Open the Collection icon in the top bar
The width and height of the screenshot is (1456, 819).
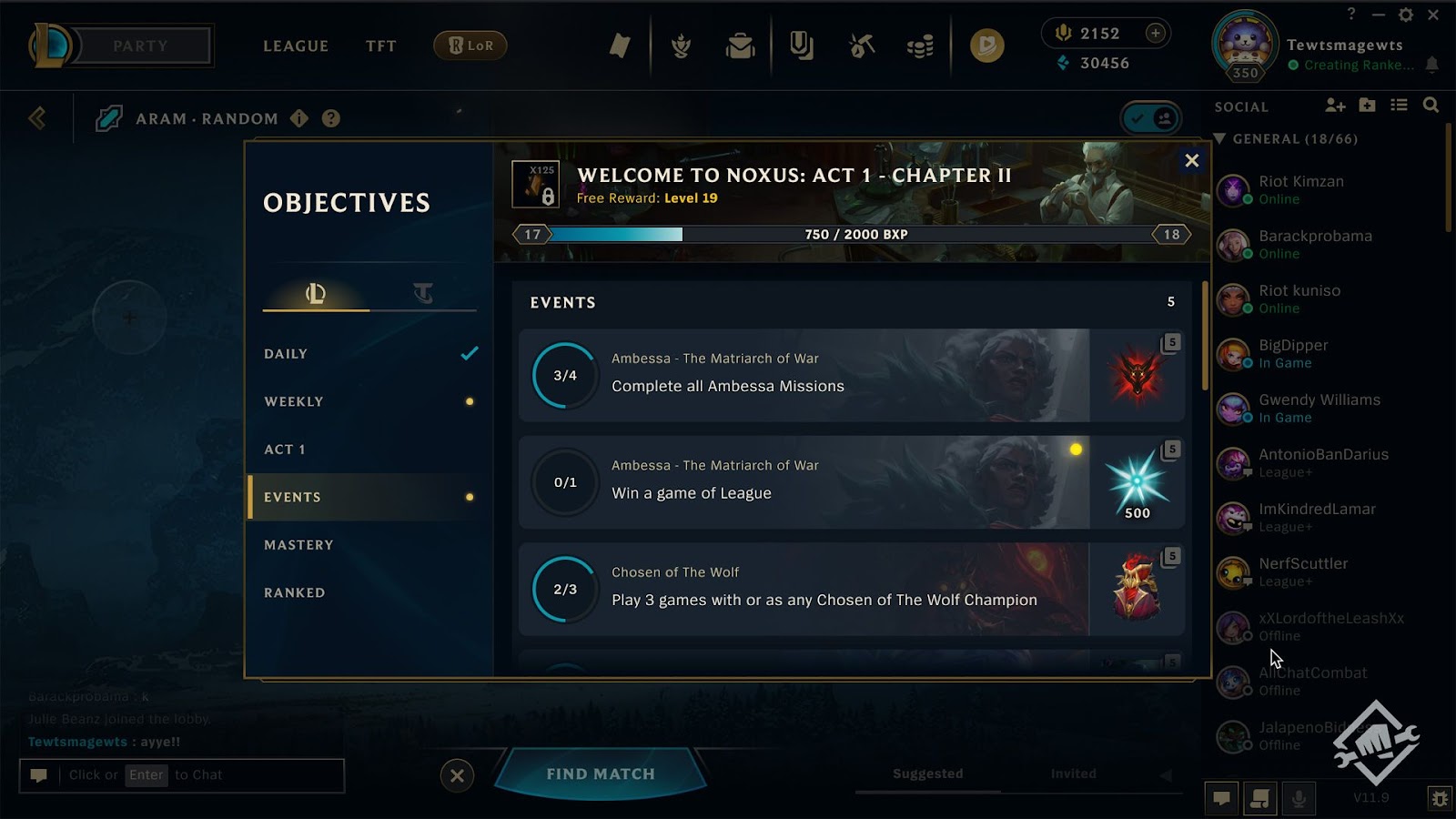tap(801, 47)
